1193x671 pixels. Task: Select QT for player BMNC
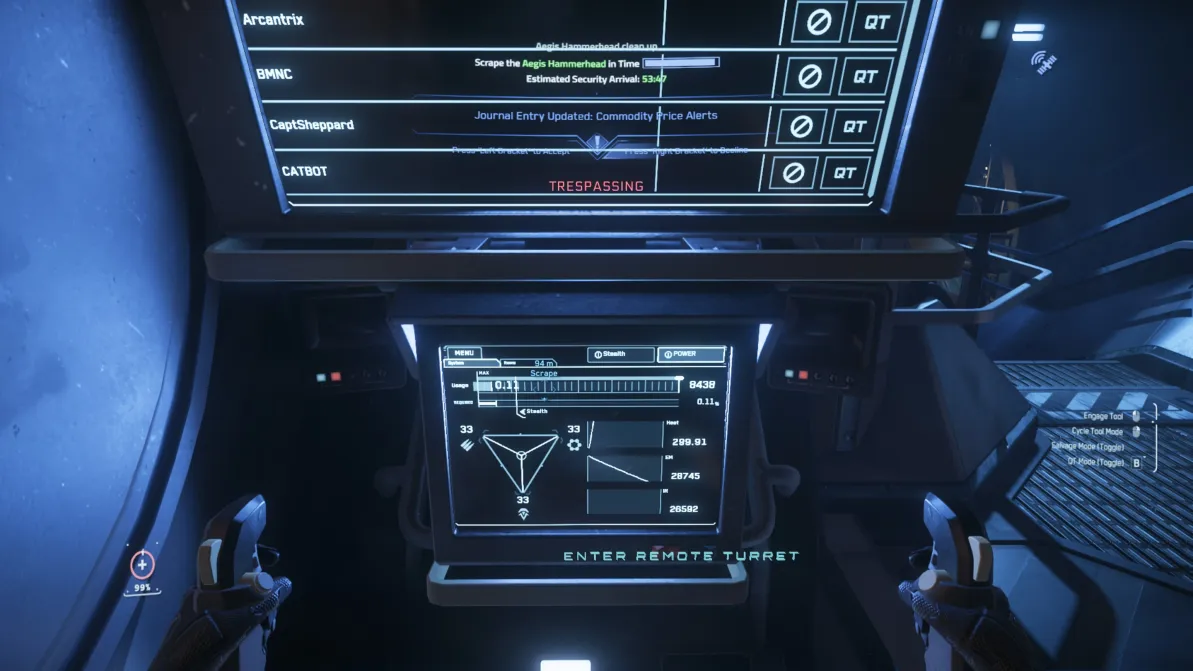tap(865, 75)
